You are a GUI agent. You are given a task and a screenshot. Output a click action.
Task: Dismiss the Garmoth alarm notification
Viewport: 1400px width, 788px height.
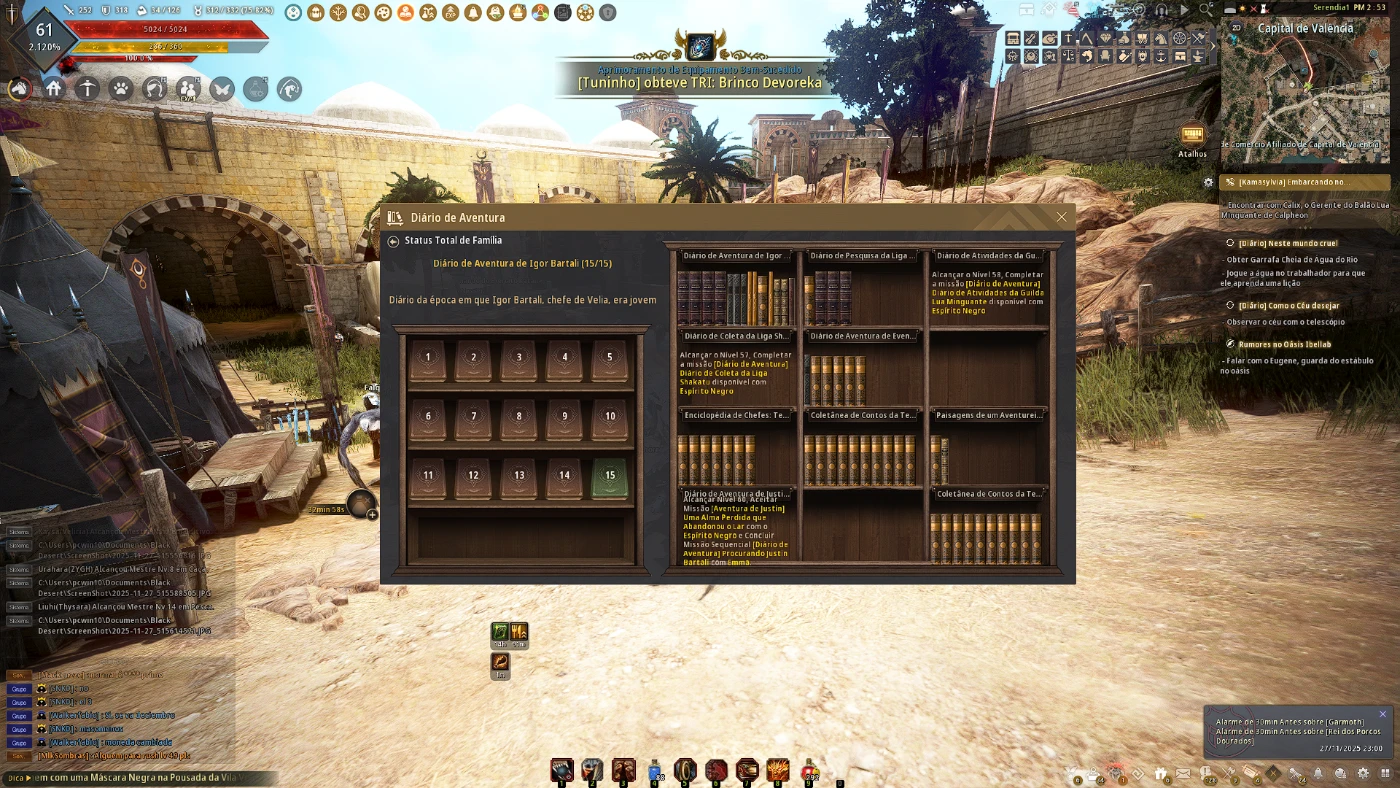click(1383, 714)
